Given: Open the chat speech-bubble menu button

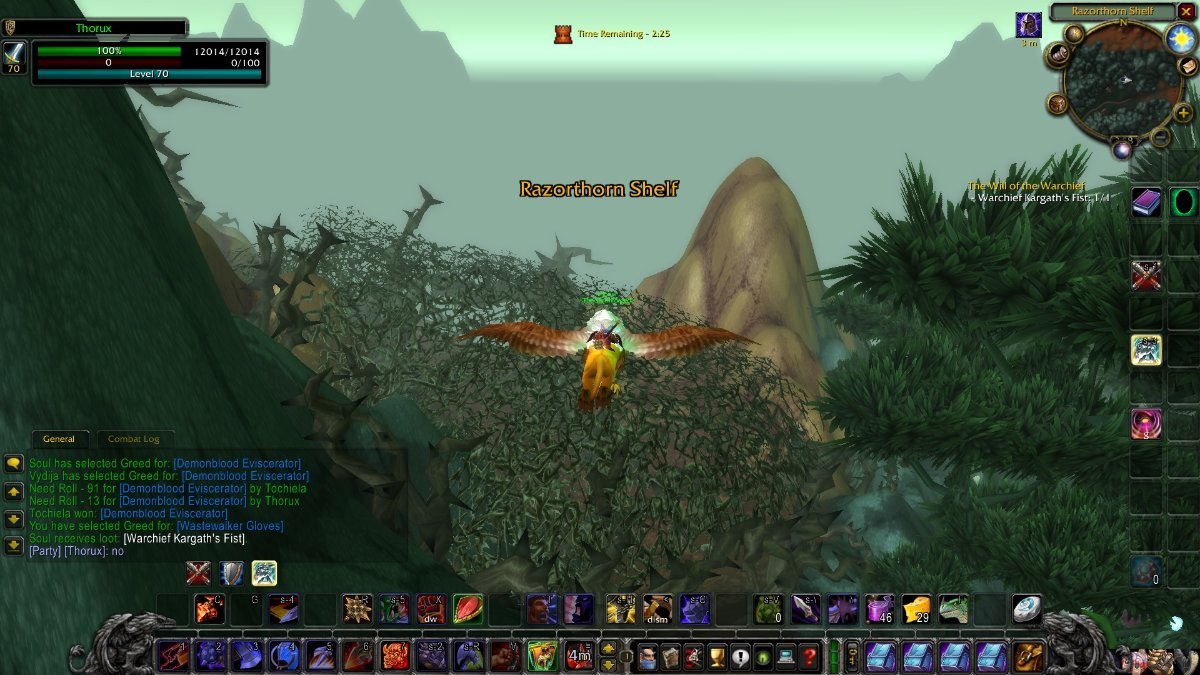Looking at the screenshot, I should tap(14, 464).
